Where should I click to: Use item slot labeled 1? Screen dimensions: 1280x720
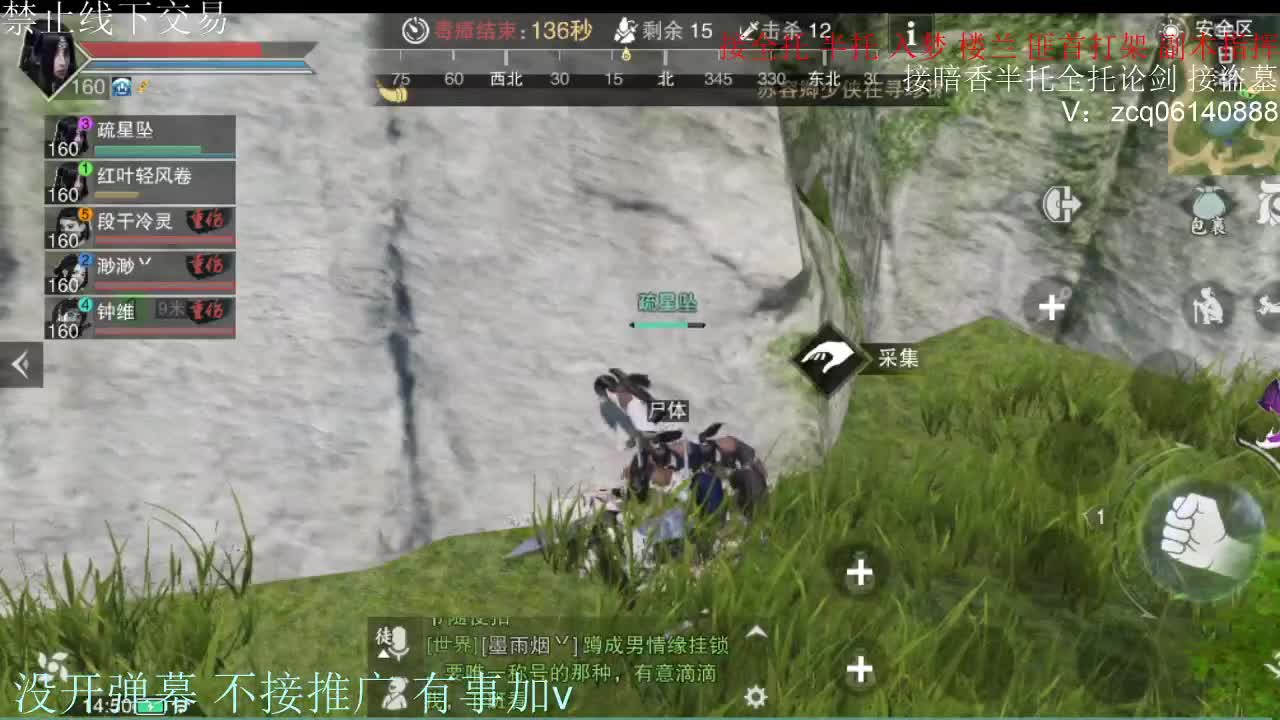[x=1100, y=518]
